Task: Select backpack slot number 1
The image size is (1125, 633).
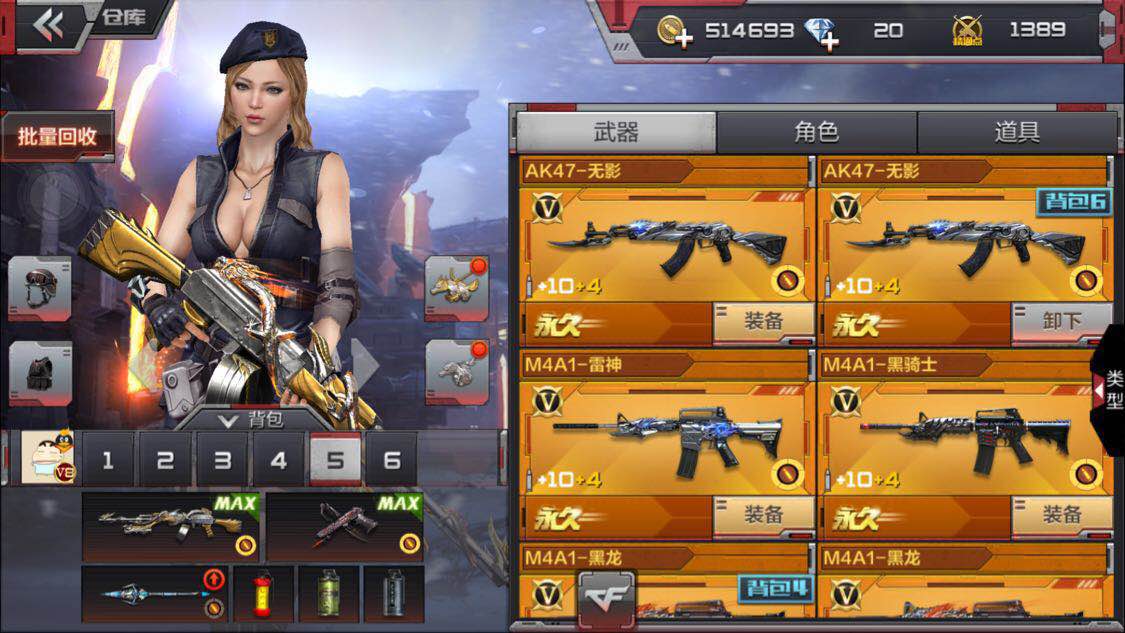Action: tap(108, 460)
